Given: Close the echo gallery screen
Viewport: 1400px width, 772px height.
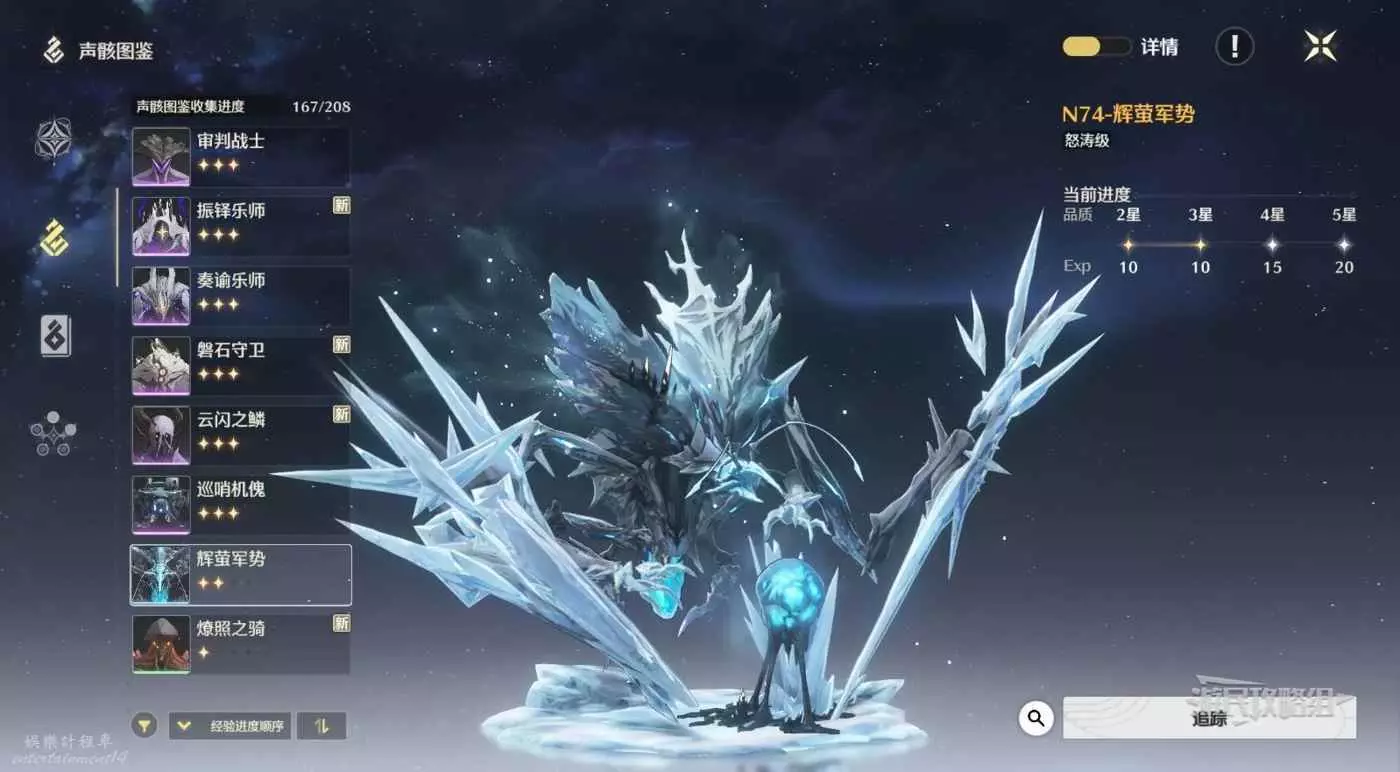Looking at the screenshot, I should (x=1320, y=46).
